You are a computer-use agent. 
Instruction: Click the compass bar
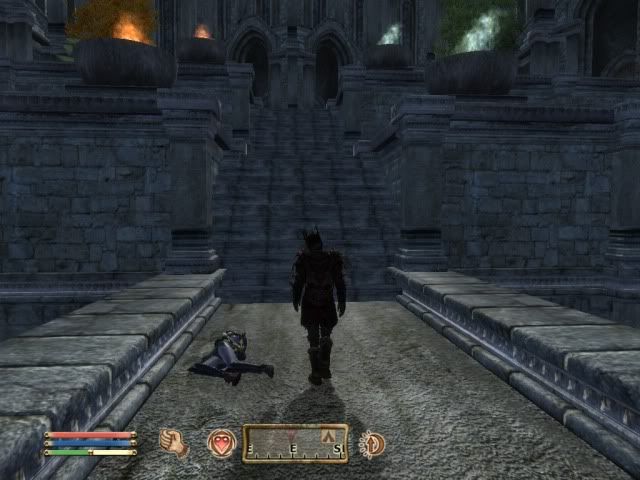[x=295, y=443]
